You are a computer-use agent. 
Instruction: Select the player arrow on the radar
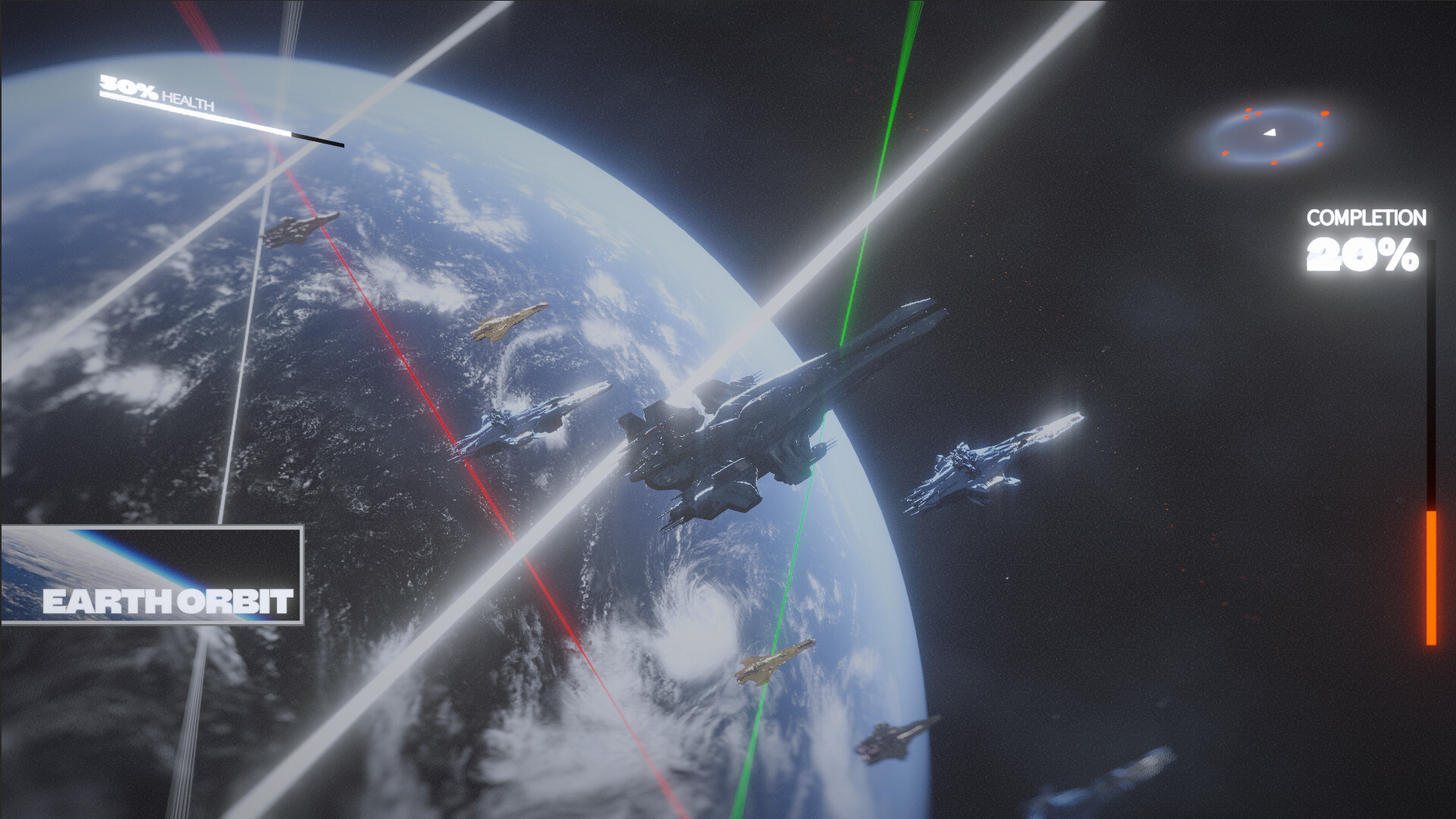(x=1269, y=134)
